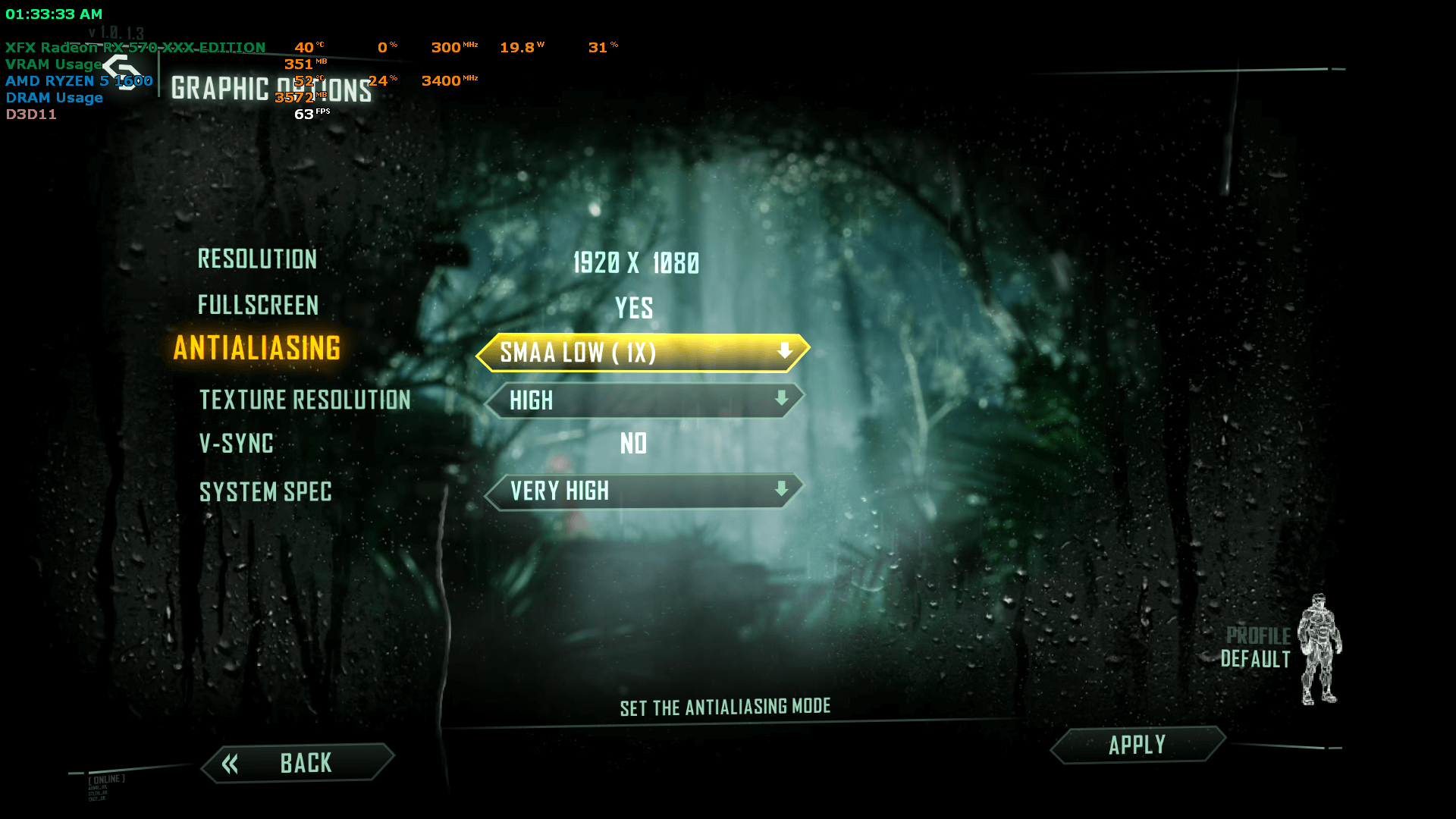Select the V-Sync menu entry
This screenshot has height=819, width=1456.
(236, 444)
